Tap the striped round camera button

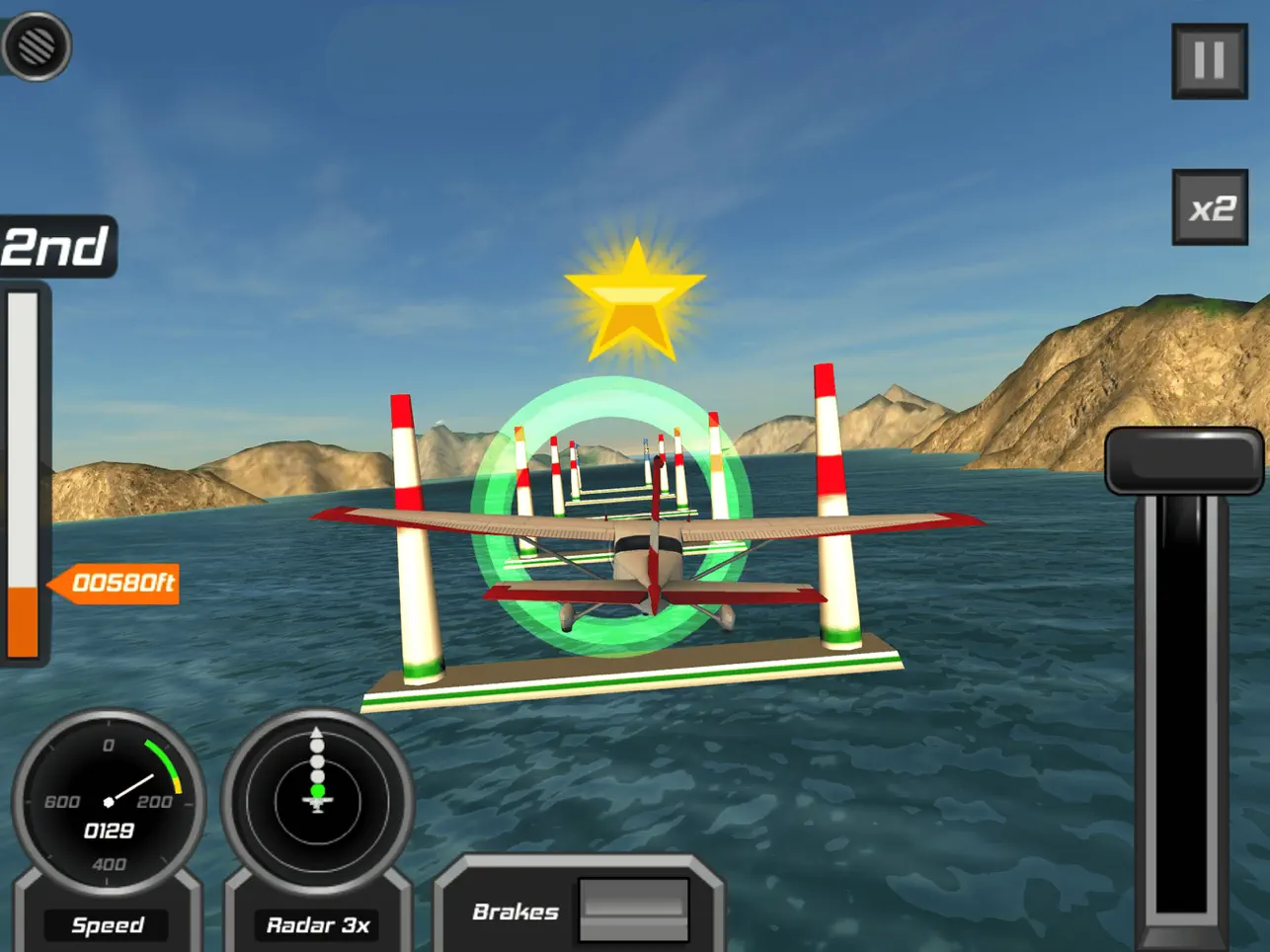(x=37, y=45)
